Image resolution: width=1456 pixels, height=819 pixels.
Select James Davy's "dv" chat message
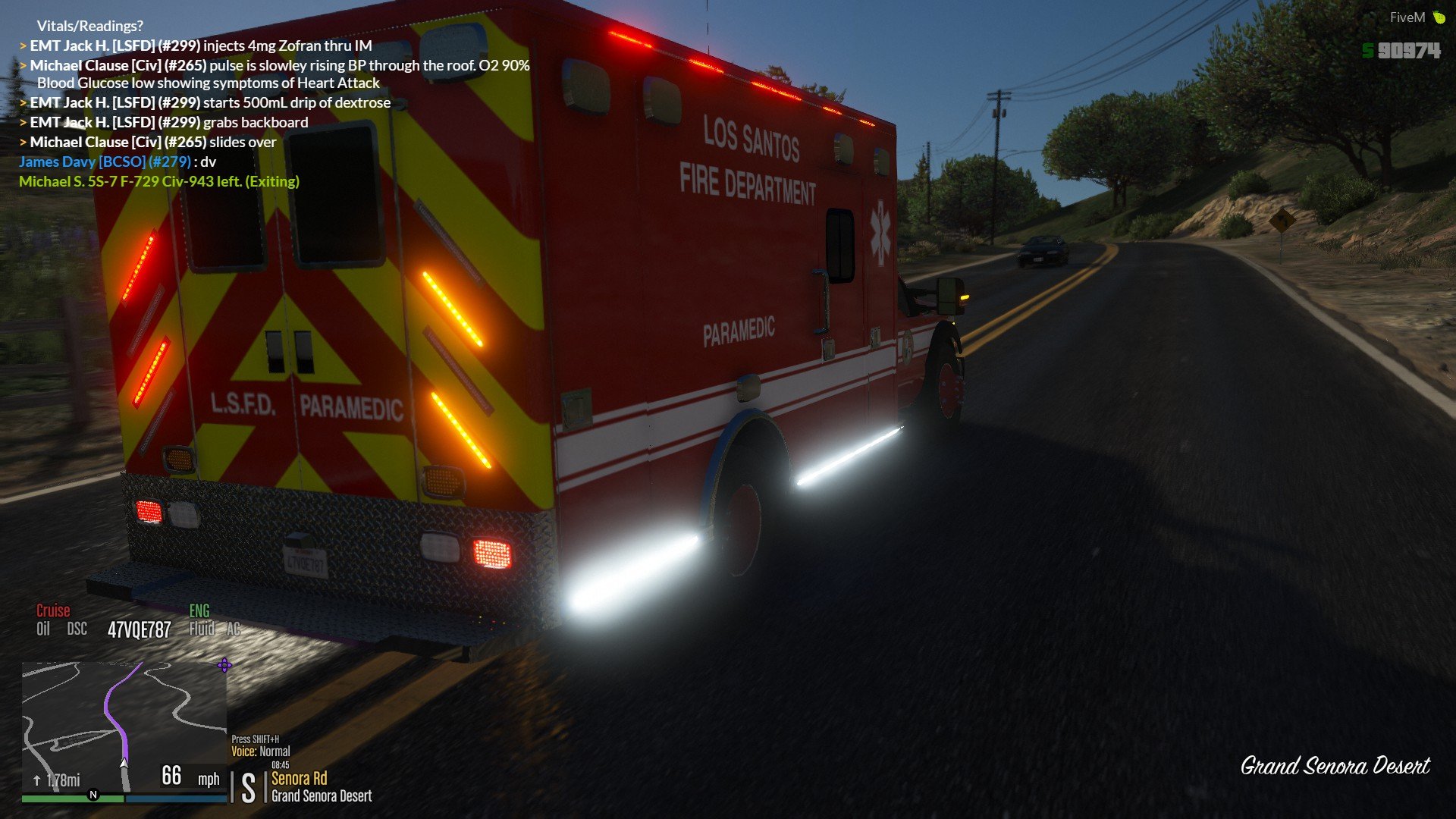(x=118, y=162)
